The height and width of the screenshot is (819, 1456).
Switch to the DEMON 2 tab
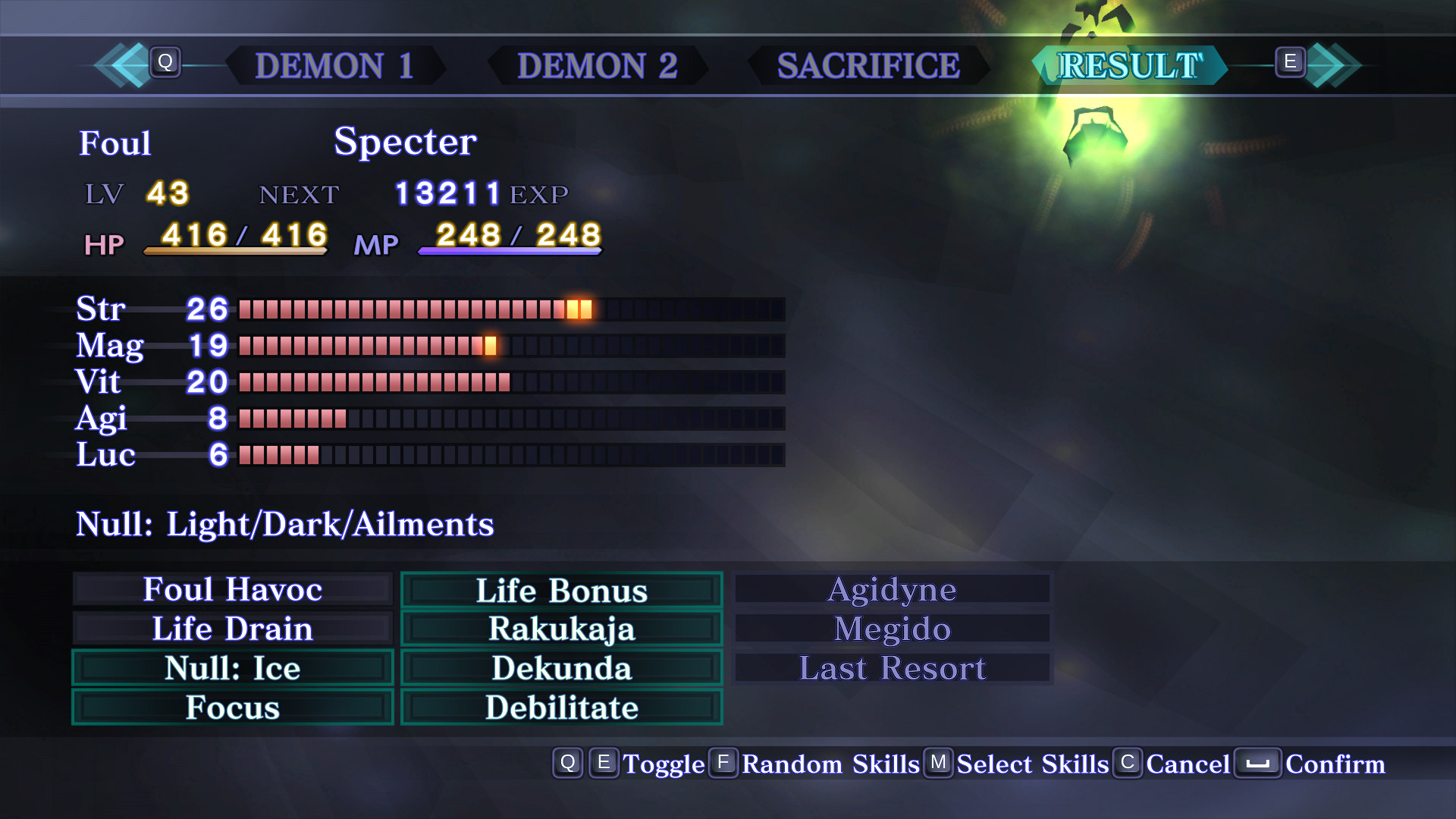coord(599,67)
